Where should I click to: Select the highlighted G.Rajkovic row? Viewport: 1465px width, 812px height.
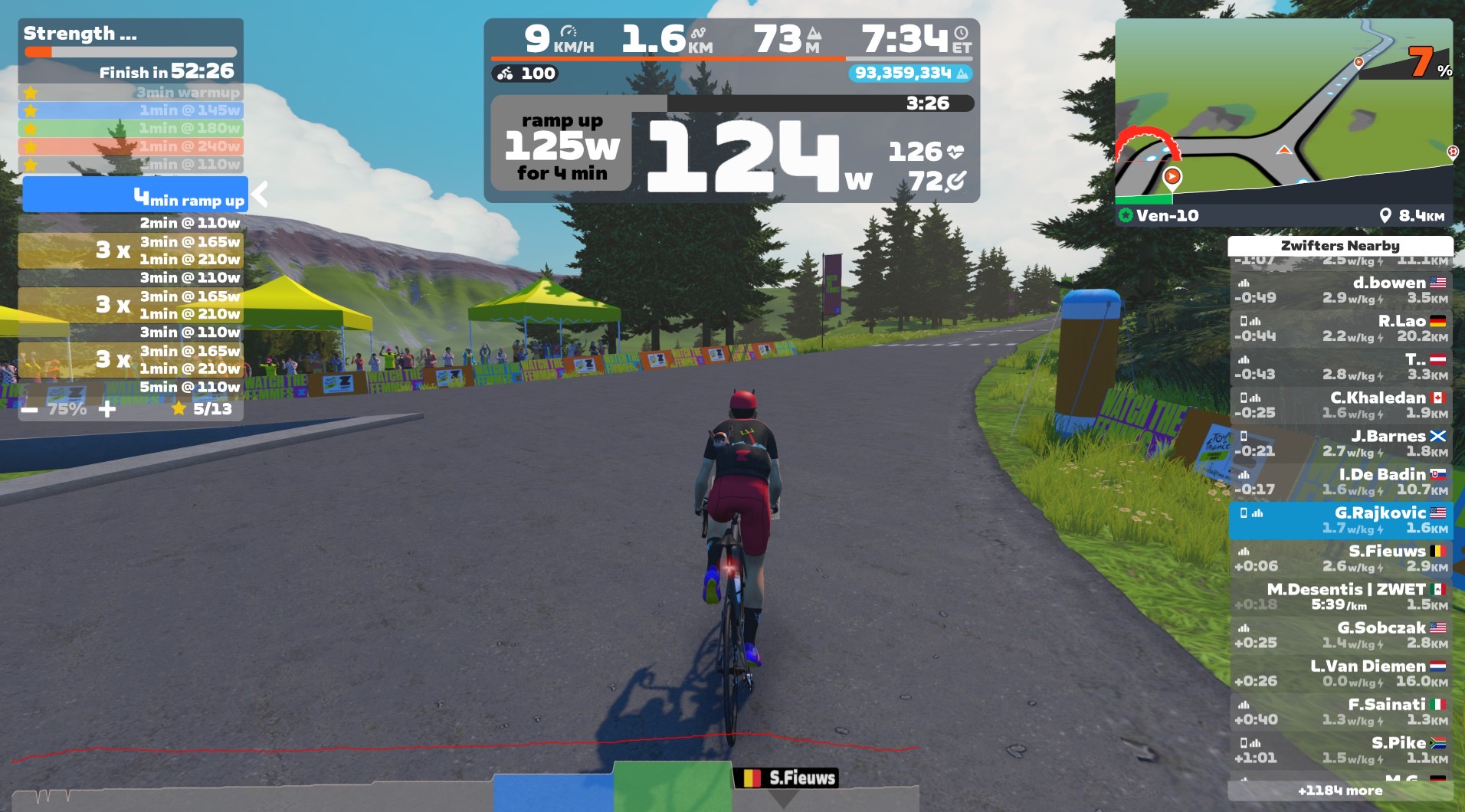coord(1341,520)
